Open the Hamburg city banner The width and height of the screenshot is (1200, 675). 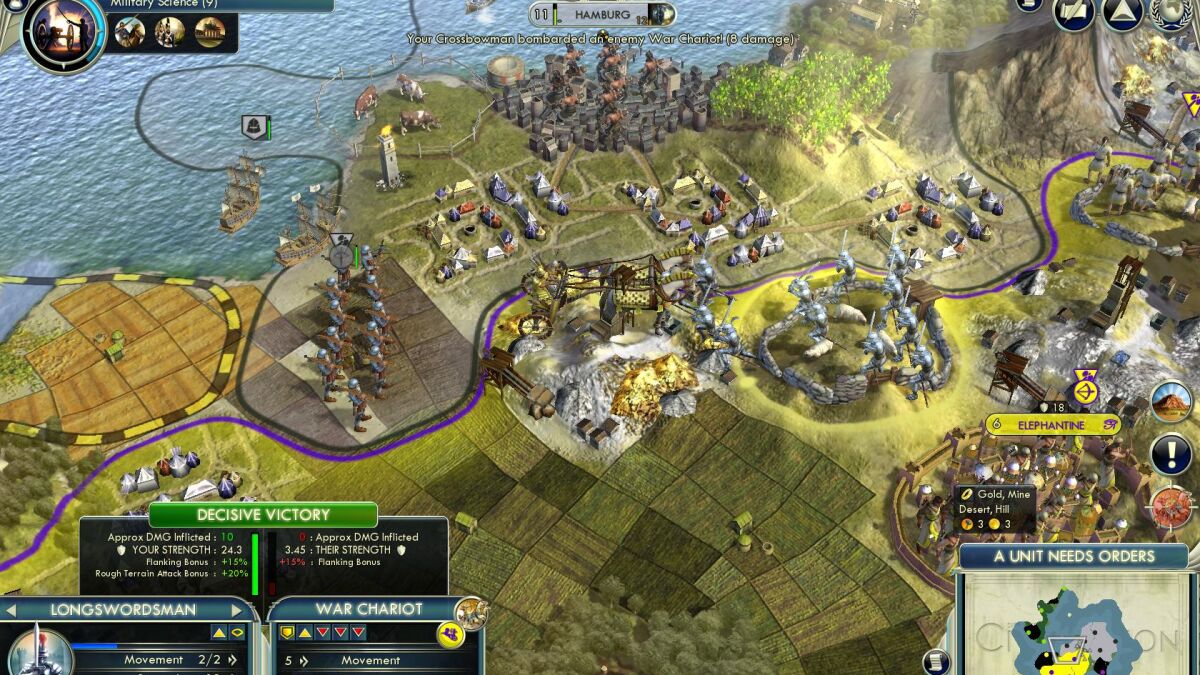tap(602, 15)
